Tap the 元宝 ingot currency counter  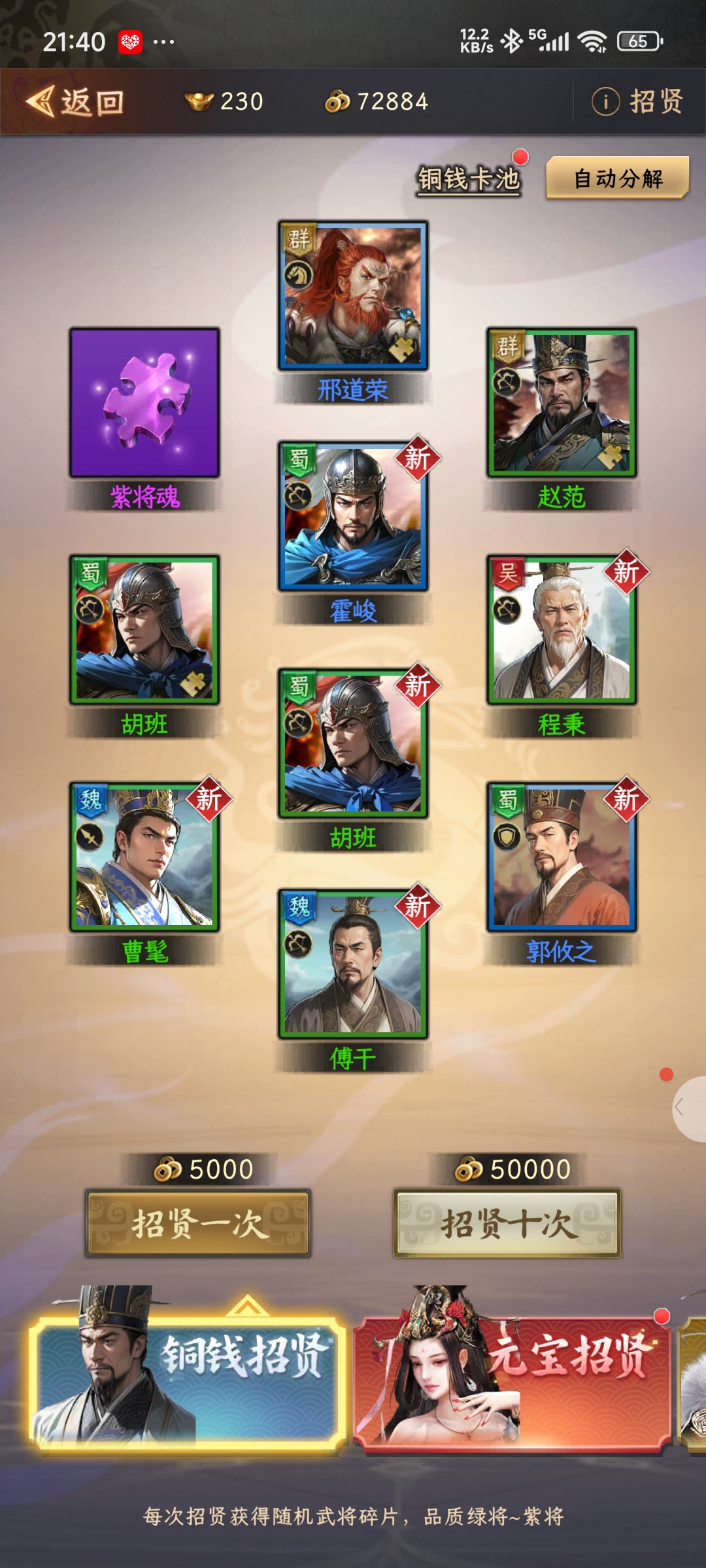[225, 102]
